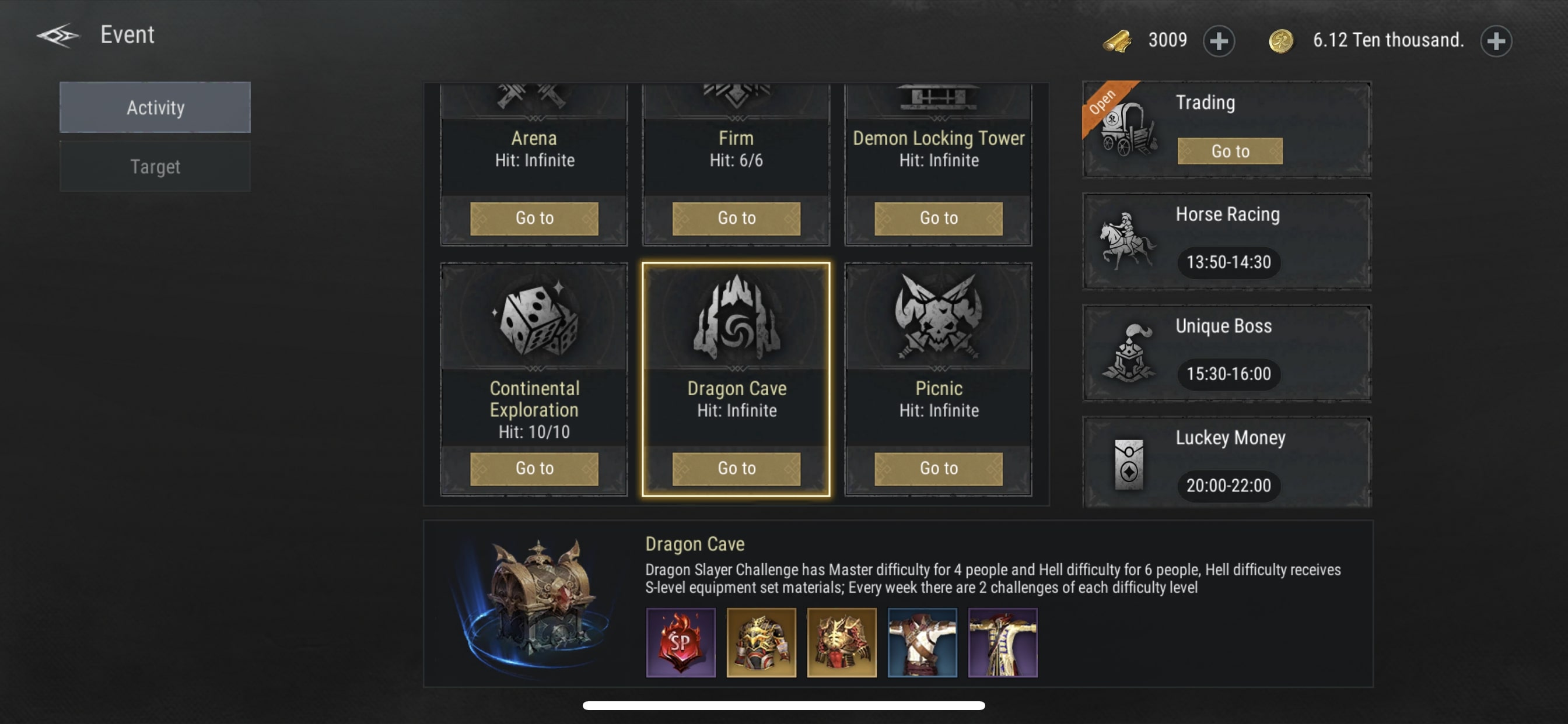Screen dimensions: 1568x724
Task: Switch to the Activity tab
Action: pos(155,108)
